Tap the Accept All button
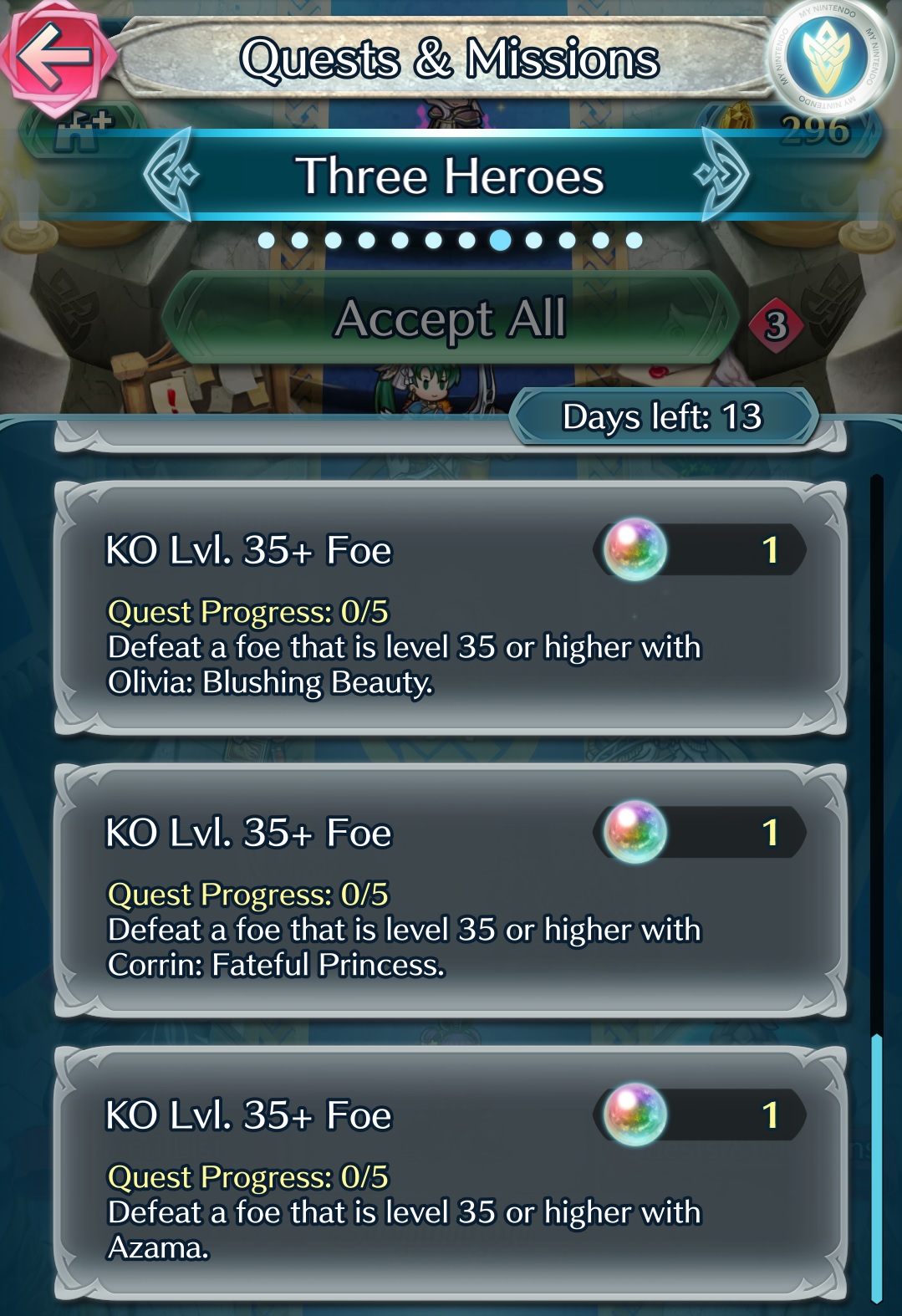902x1316 pixels. tap(450, 319)
